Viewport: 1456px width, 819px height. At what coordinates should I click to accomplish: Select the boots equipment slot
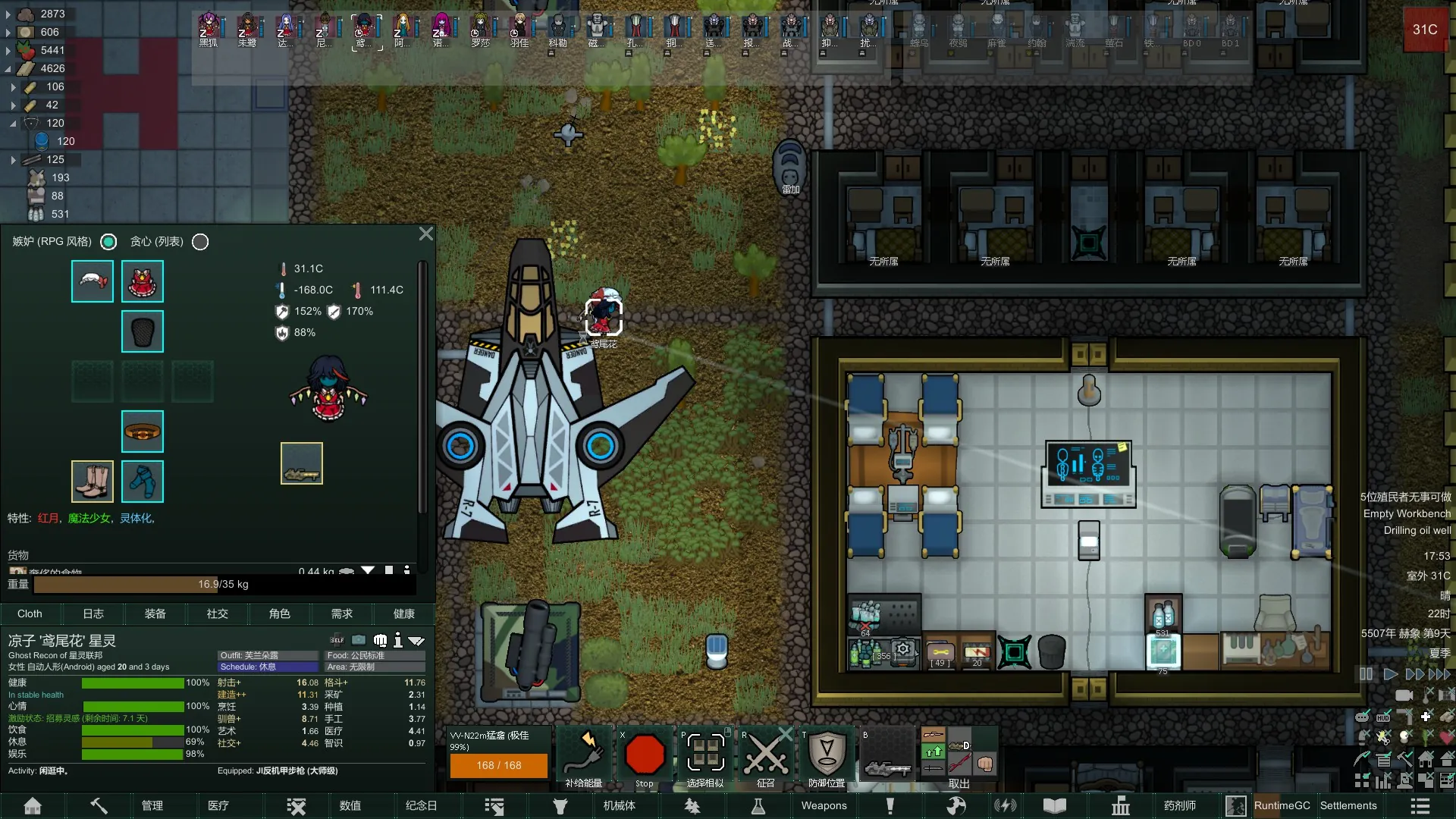93,482
